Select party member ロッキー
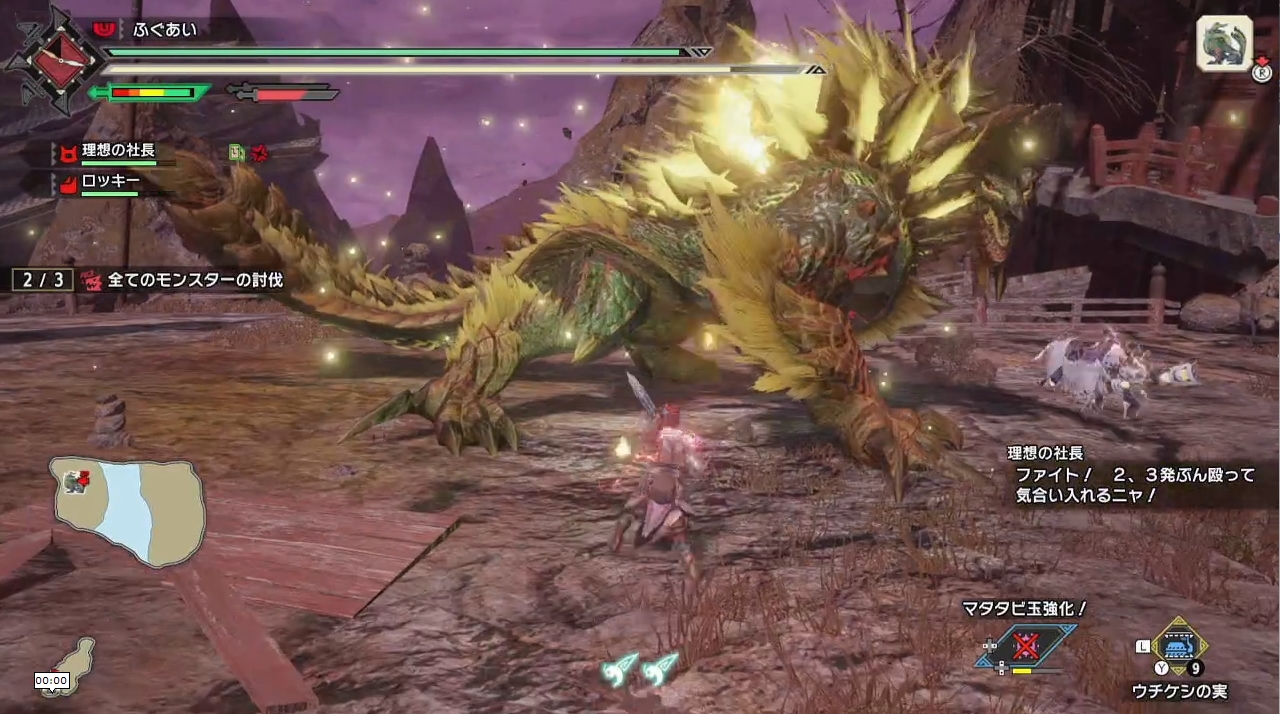The height and width of the screenshot is (714, 1280). (110, 183)
